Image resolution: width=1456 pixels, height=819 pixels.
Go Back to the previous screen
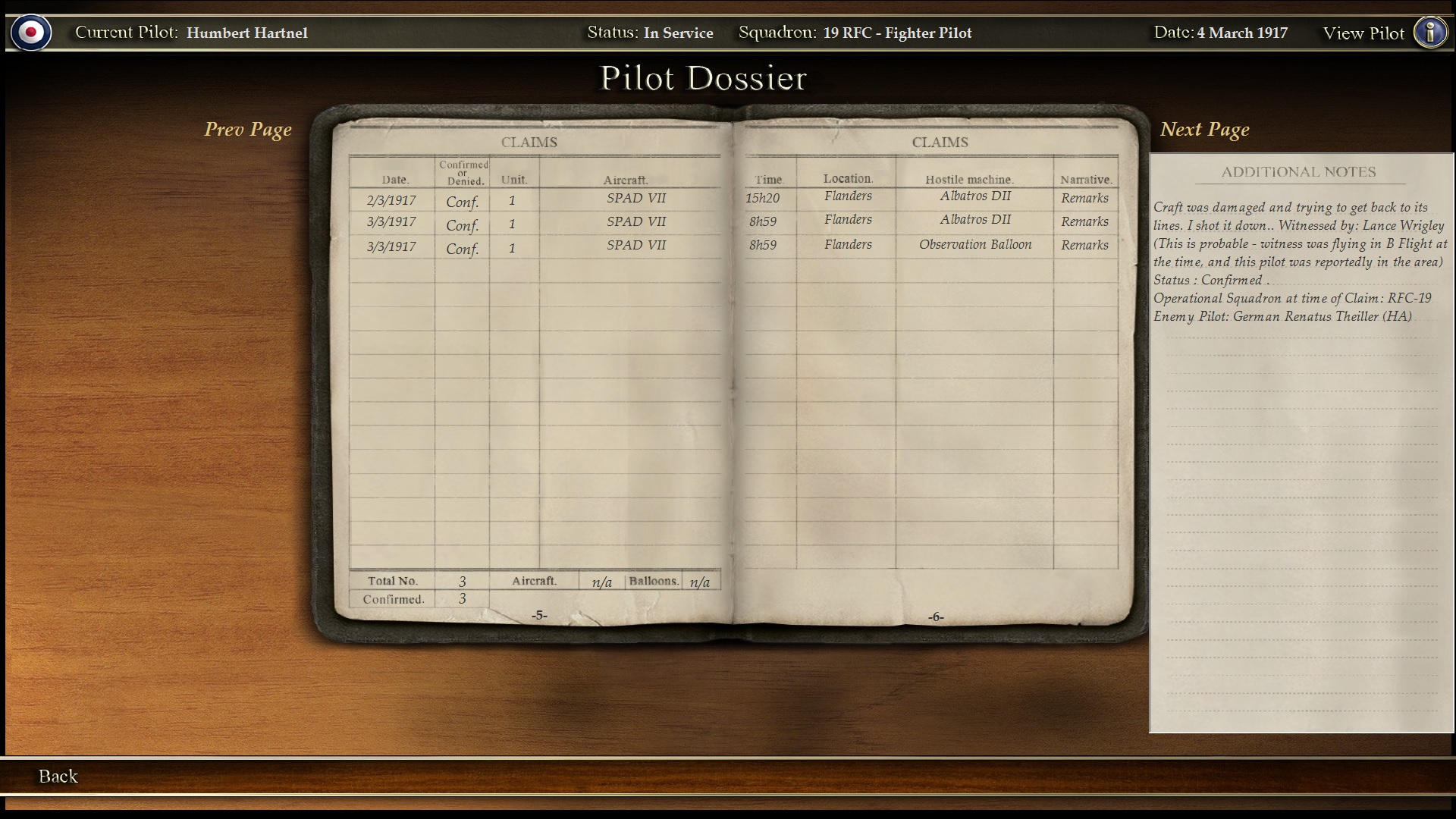click(58, 776)
